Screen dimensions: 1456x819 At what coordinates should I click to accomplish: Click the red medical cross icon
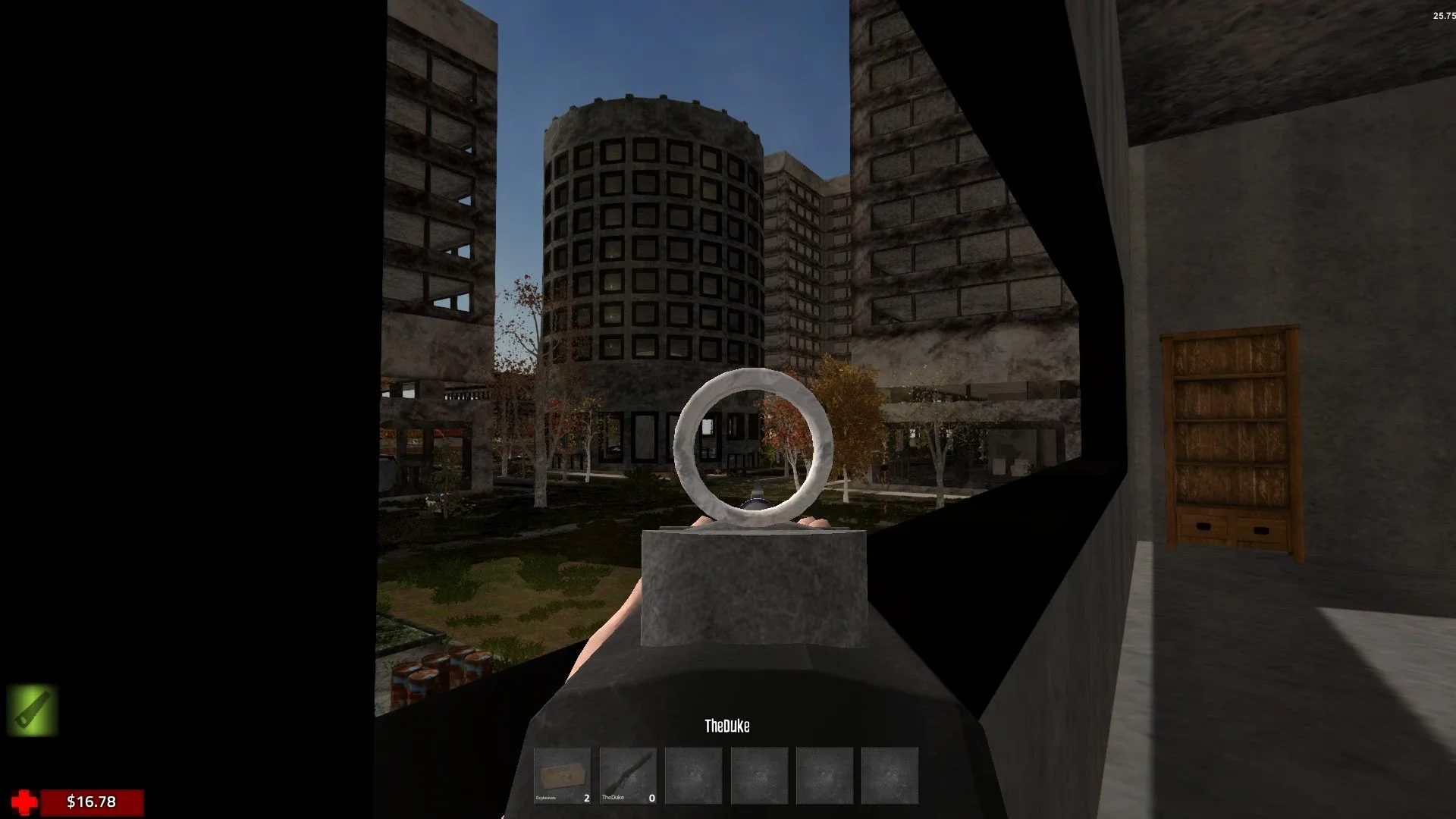point(24,800)
